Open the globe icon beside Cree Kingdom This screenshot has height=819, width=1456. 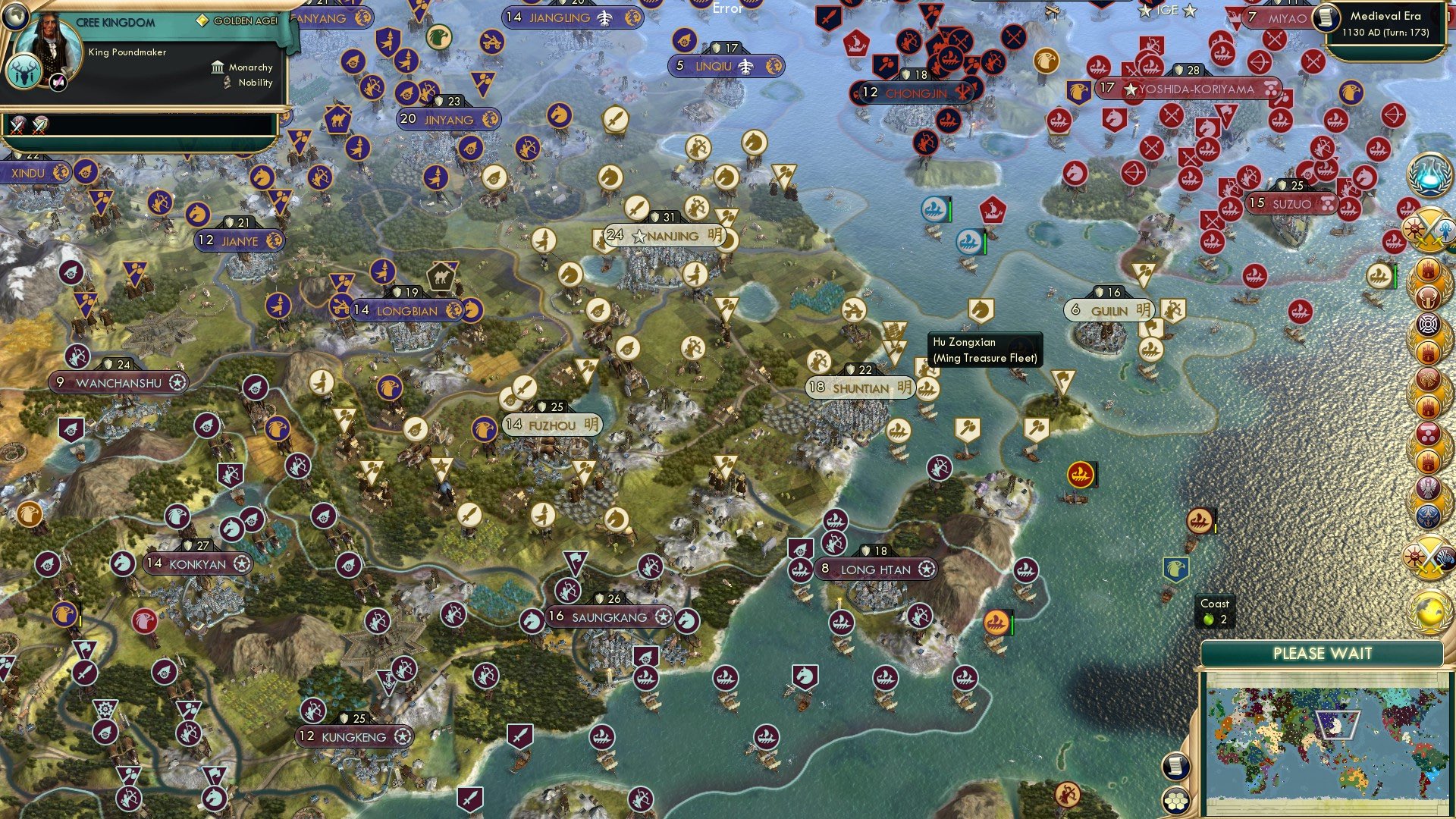pyautogui.click(x=14, y=14)
